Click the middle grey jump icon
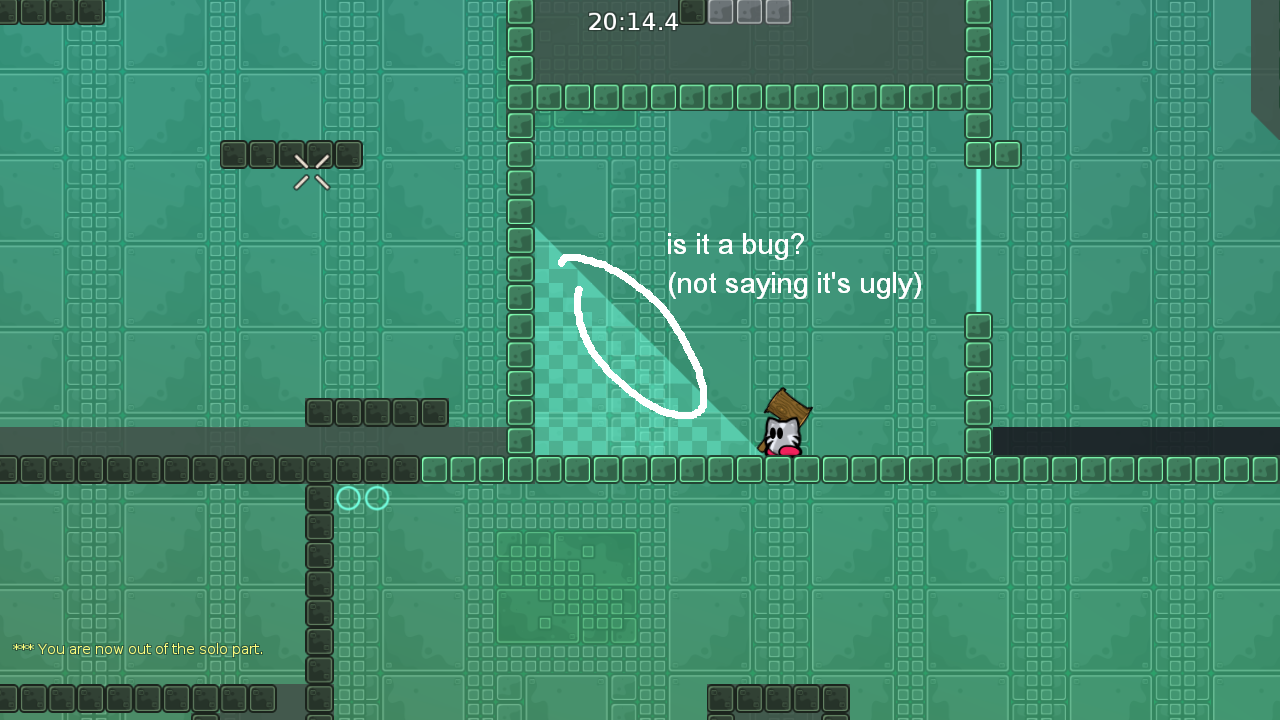The image size is (1280, 720). (x=749, y=12)
